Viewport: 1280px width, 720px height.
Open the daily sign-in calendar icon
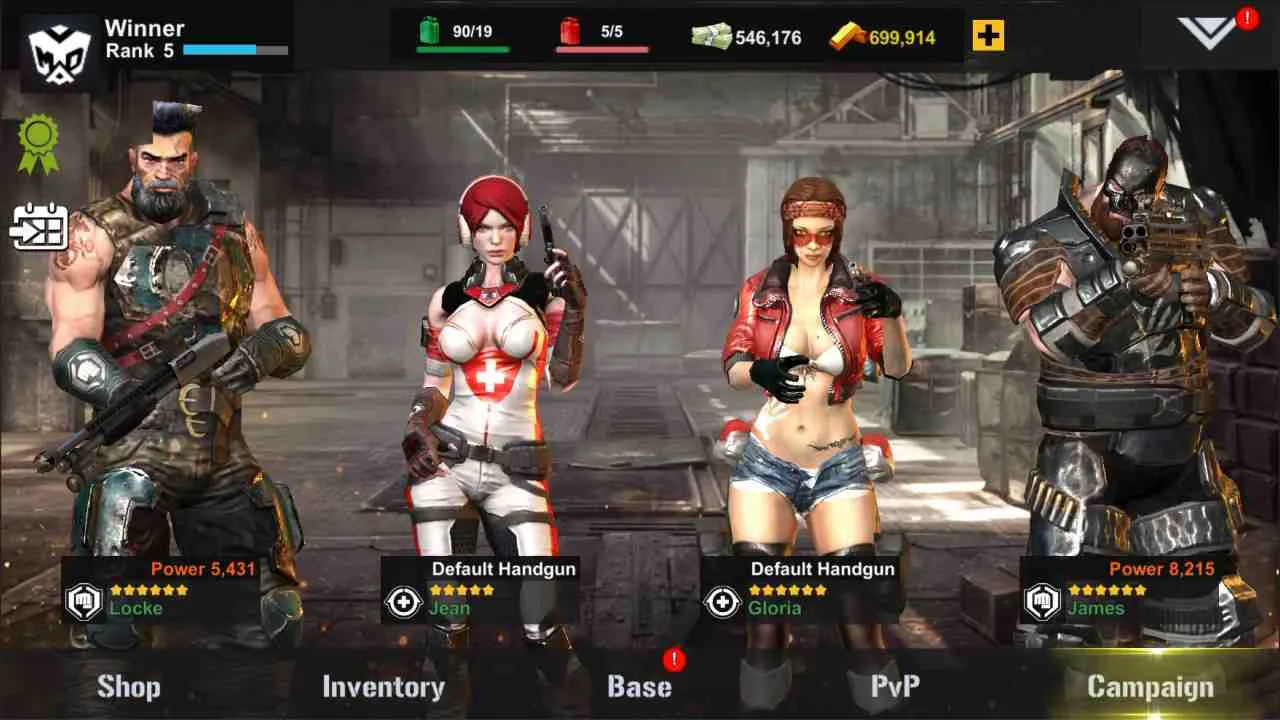pyautogui.click(x=38, y=227)
